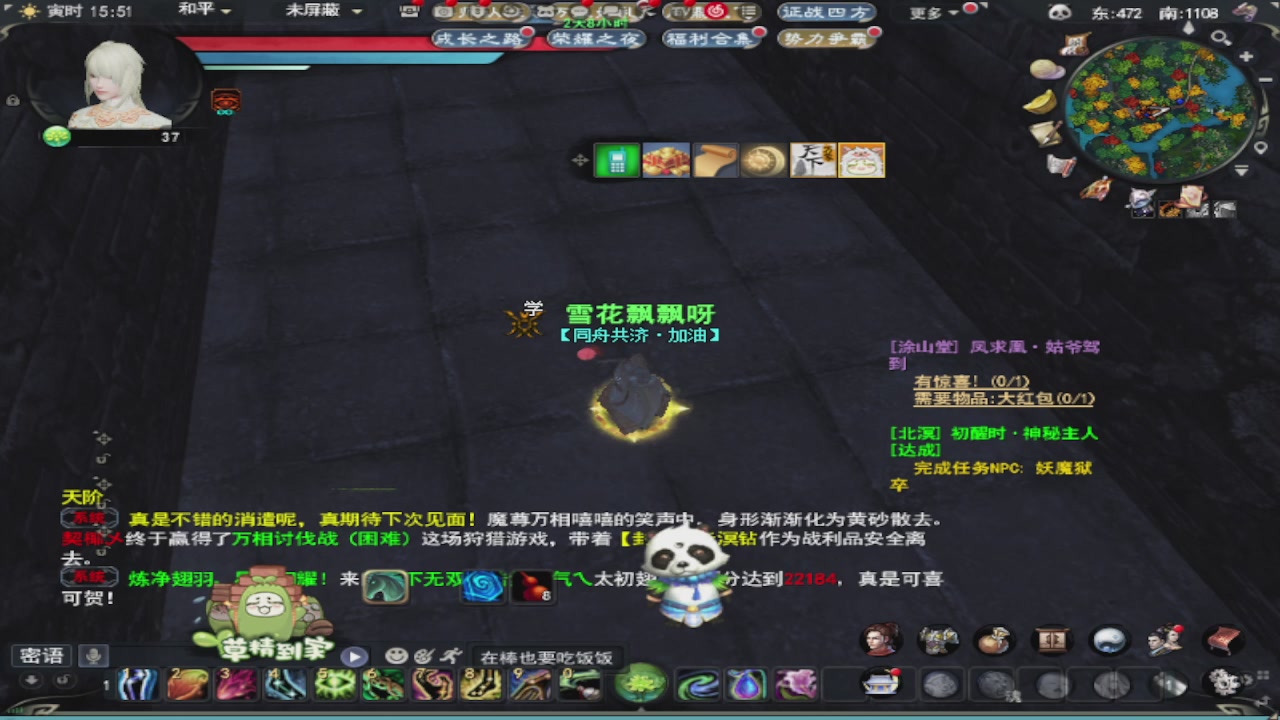Viewport: 1280px width, 720px height.
Task: Click the red gift pack icon in floating toolbar
Action: coord(665,160)
